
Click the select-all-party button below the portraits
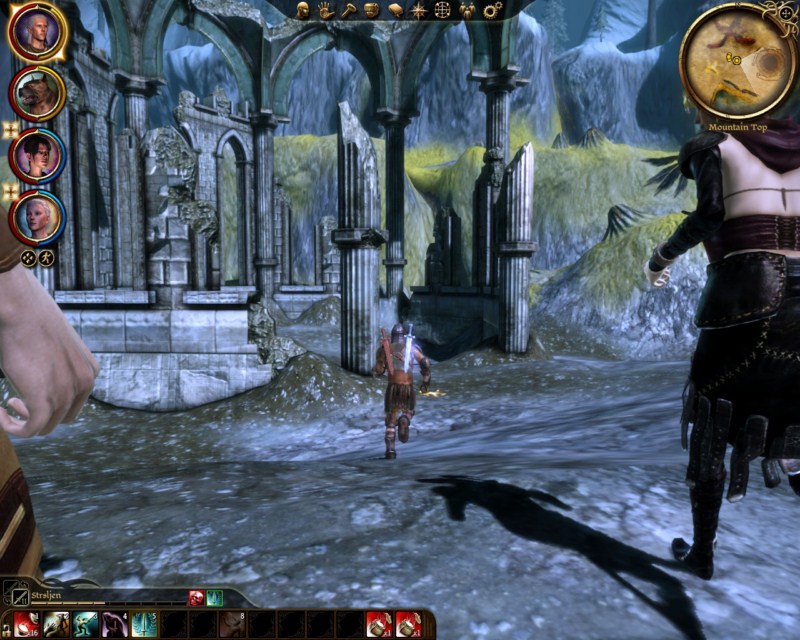[27, 257]
